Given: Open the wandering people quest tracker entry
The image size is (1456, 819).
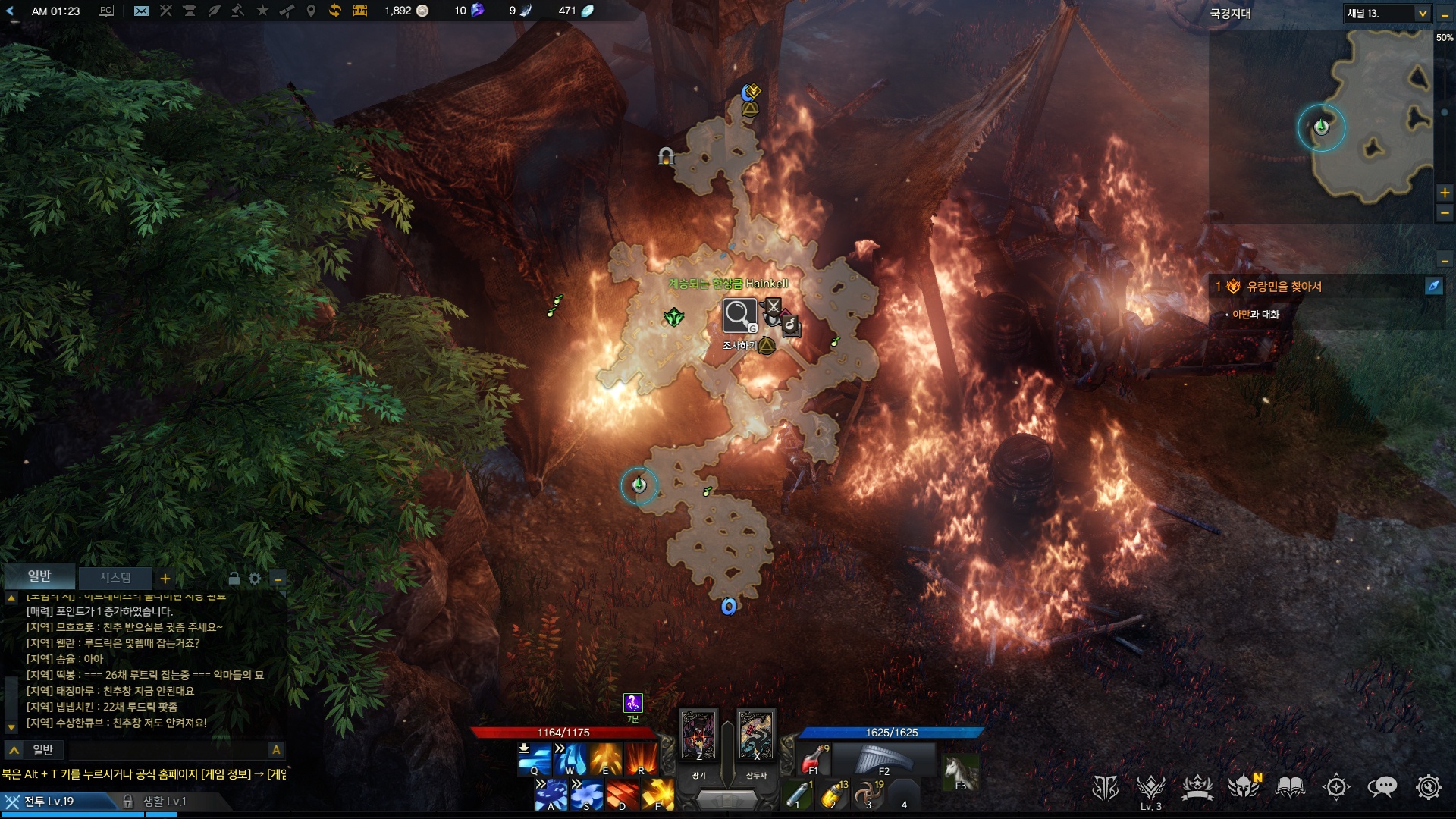Looking at the screenshot, I should (1284, 287).
